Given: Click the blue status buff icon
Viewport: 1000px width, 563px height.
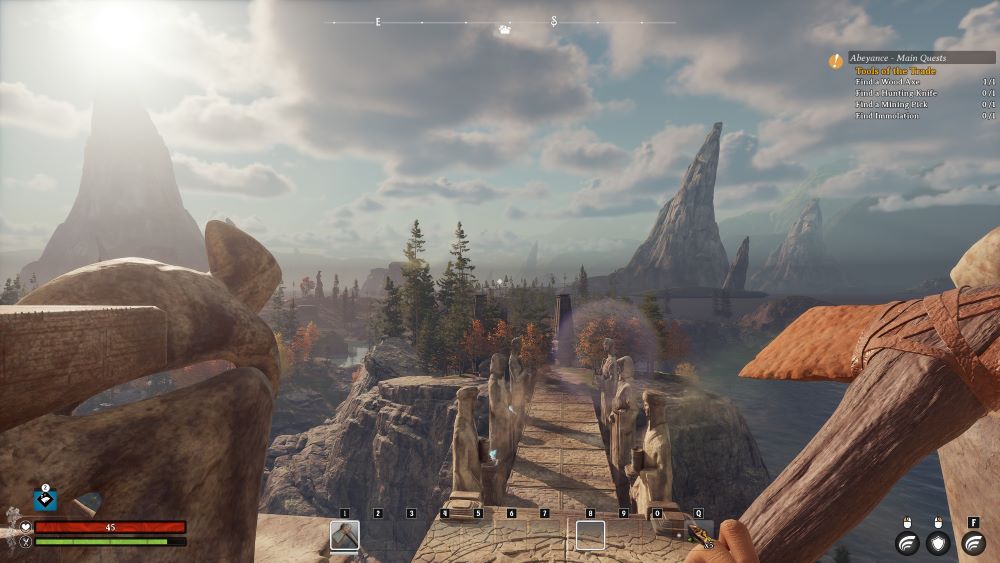Looking at the screenshot, I should (x=45, y=499).
